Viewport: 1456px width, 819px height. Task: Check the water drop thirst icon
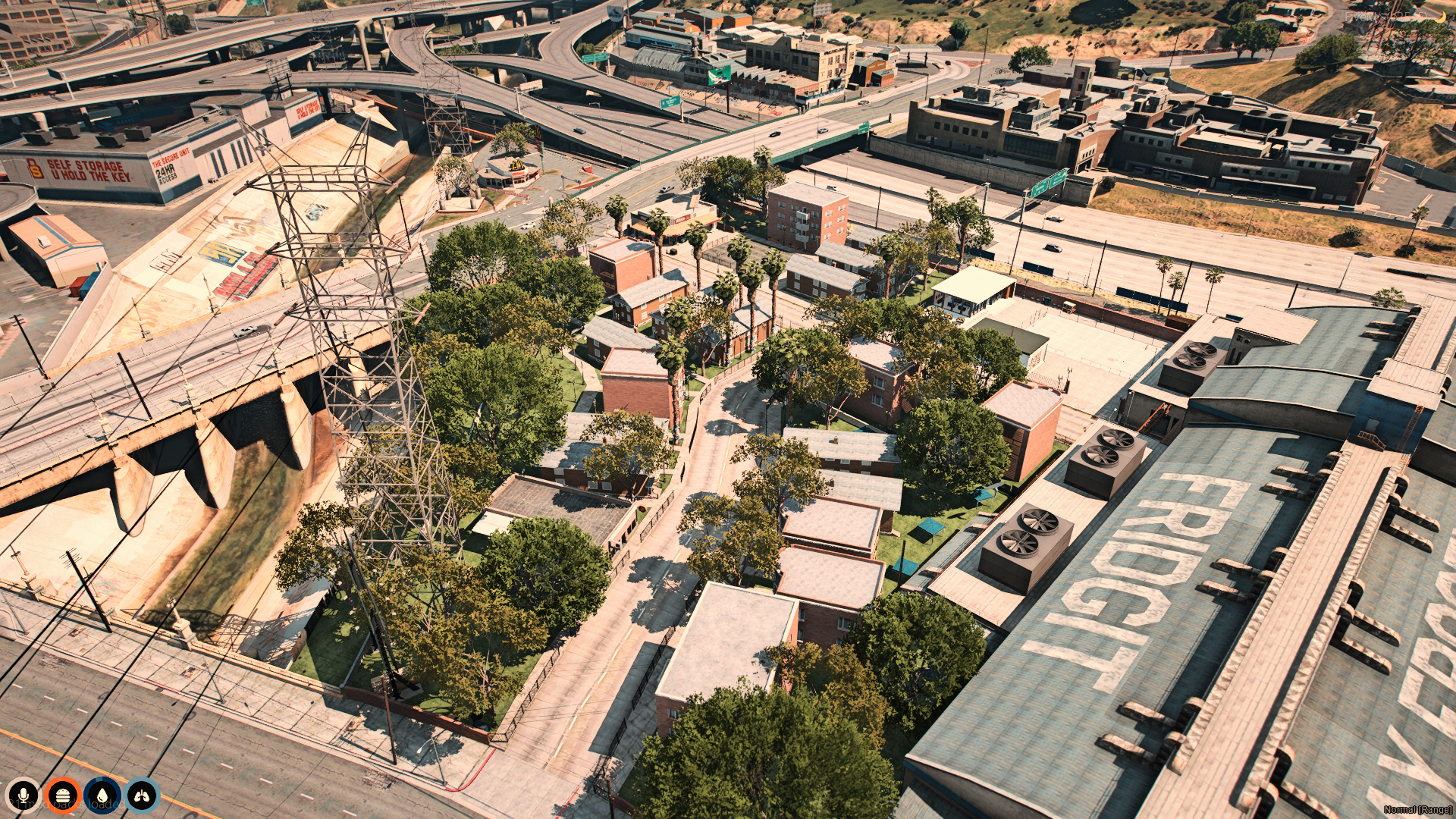coord(102,795)
